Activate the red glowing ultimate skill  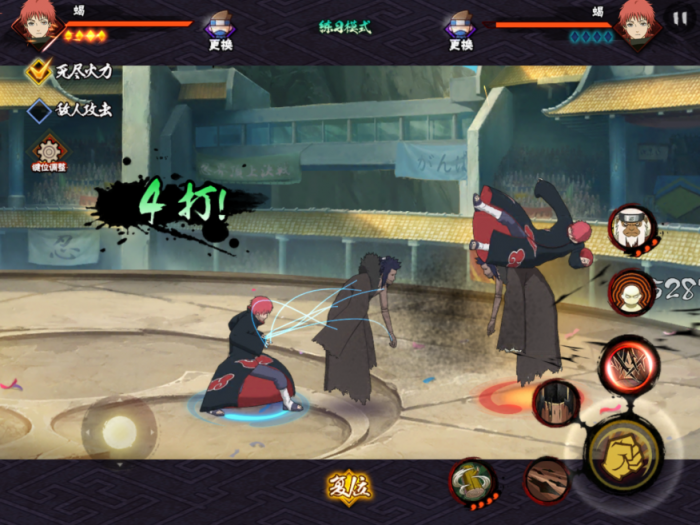[x=628, y=365]
